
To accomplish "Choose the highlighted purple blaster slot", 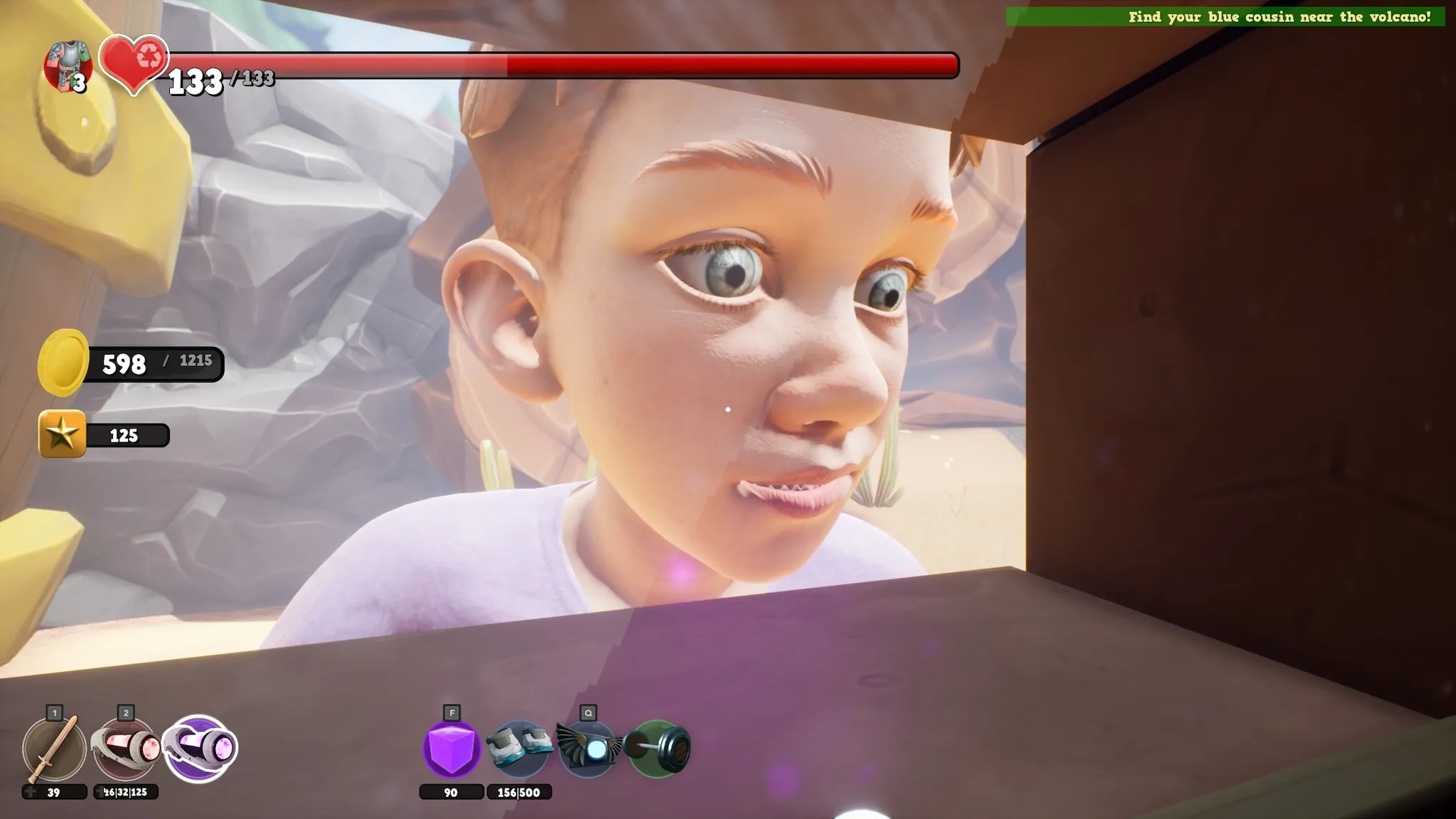I will click(x=200, y=749).
